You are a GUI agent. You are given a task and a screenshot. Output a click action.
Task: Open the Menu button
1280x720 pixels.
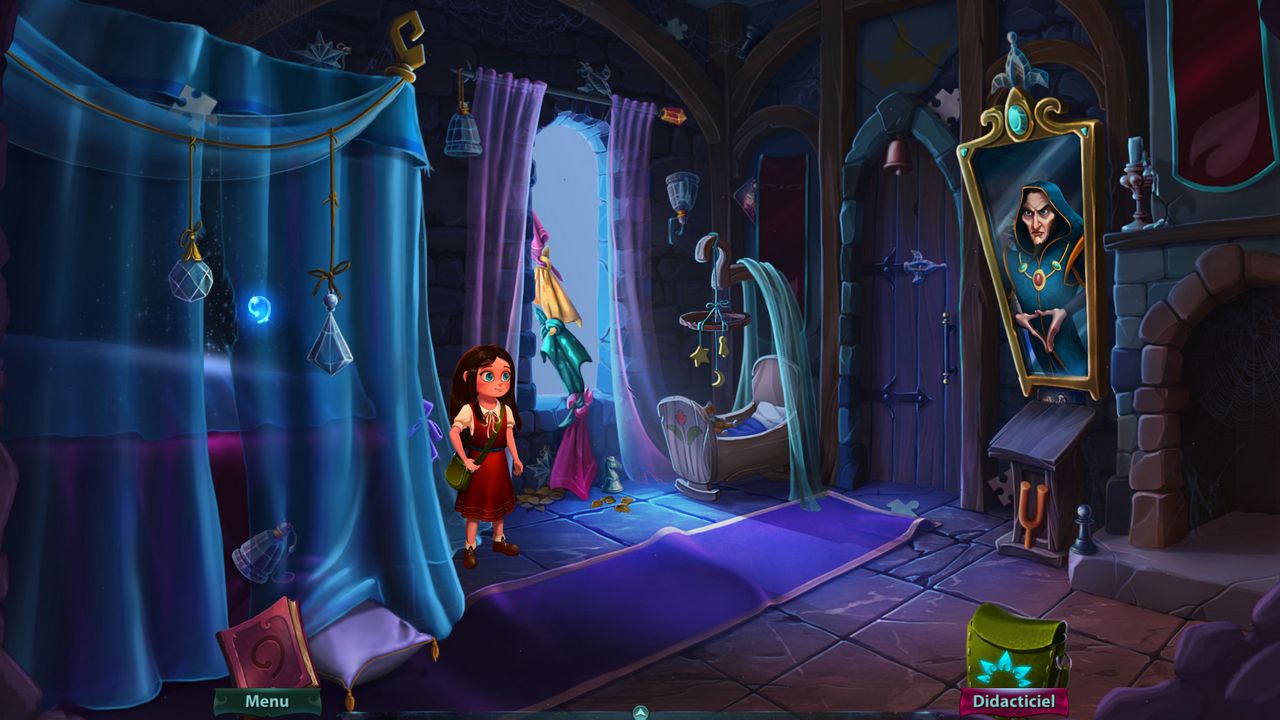pyautogui.click(x=267, y=701)
